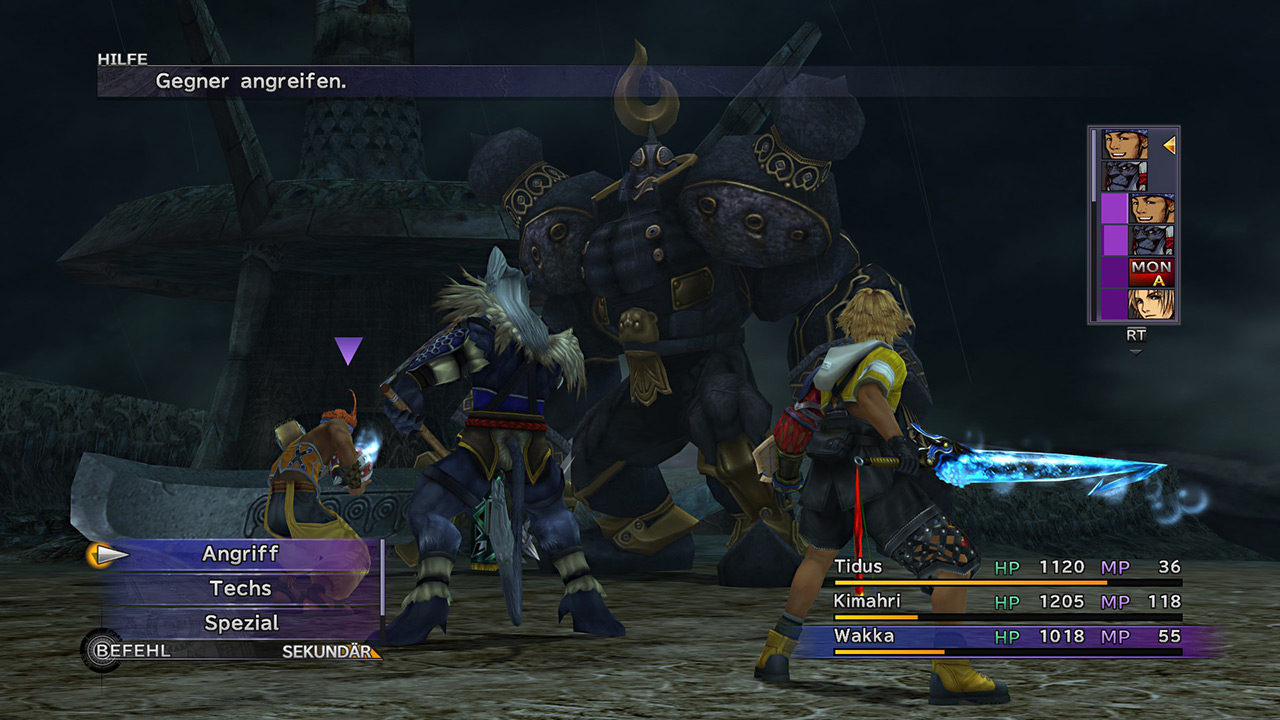Click the highlighted Wakka party status row
Image resolution: width=1280 pixels, height=720 pixels.
click(1007, 637)
